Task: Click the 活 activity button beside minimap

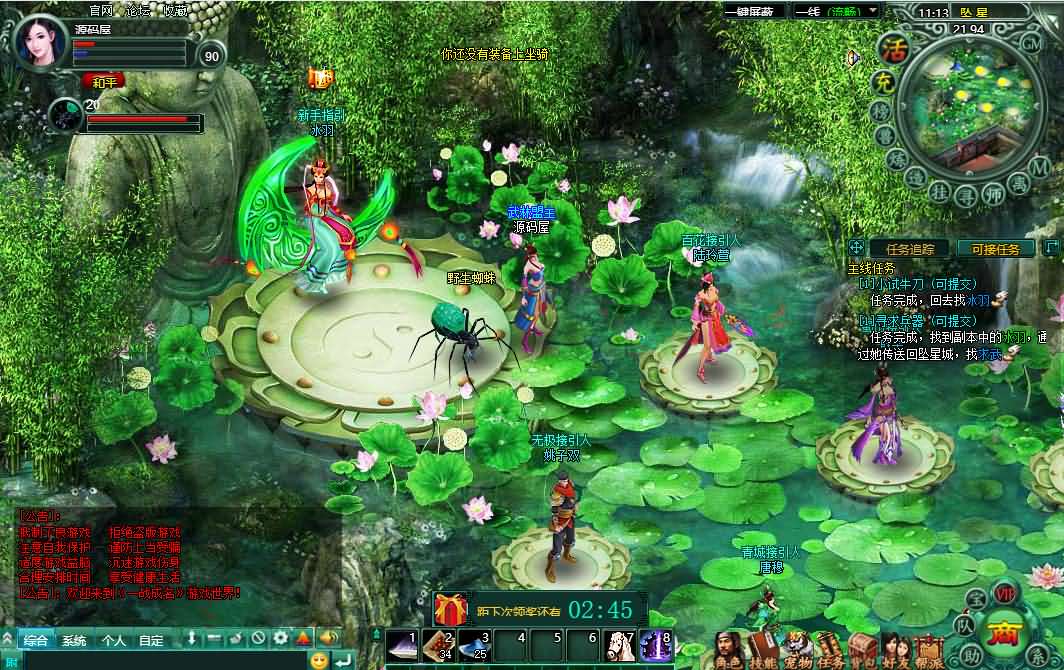Action: 892,49
